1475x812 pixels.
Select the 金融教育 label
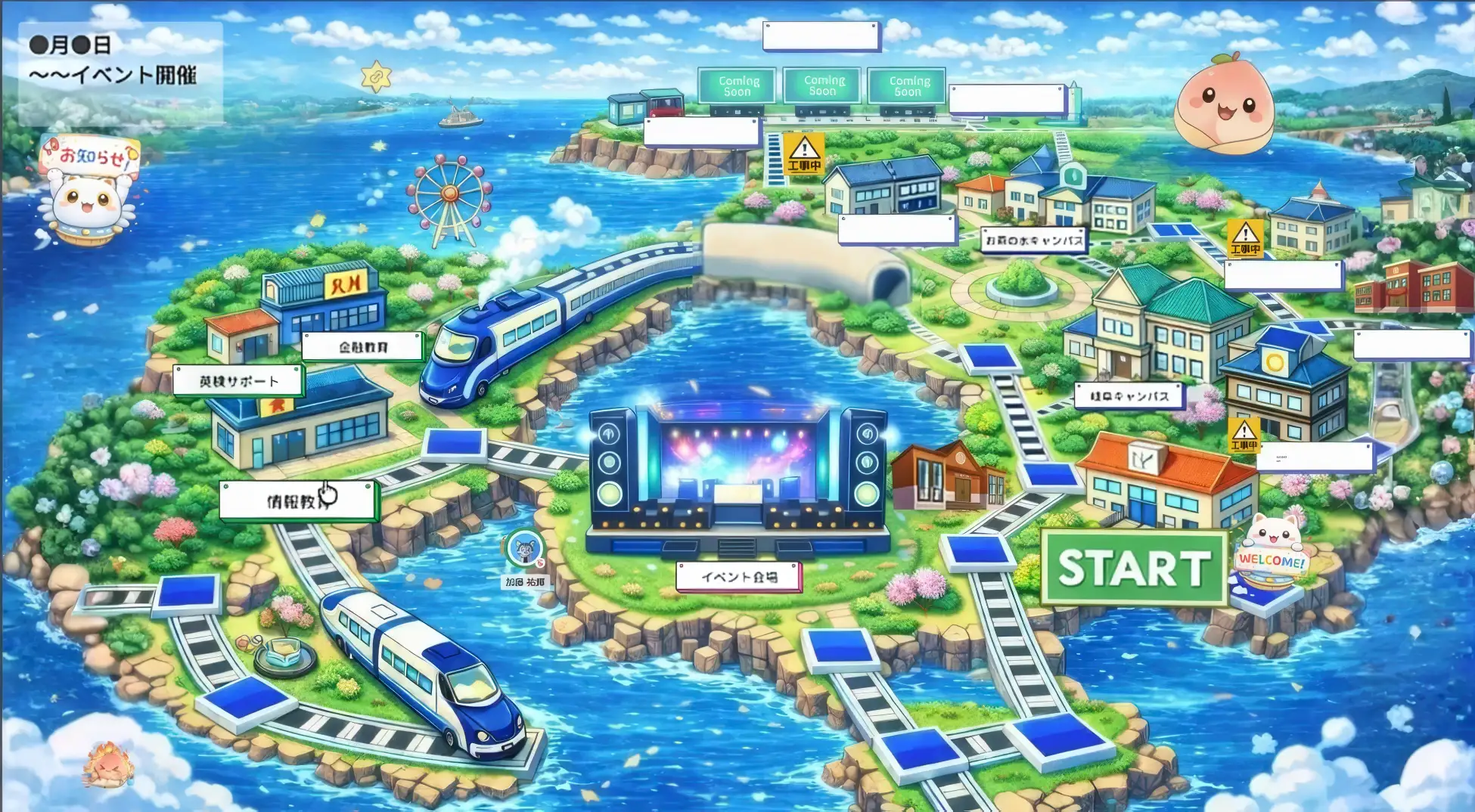point(362,347)
